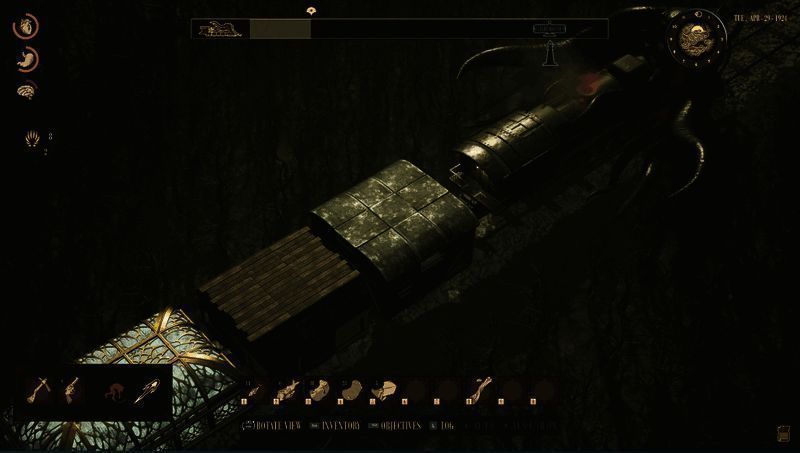Select the stomach hunger status icon

click(26, 59)
